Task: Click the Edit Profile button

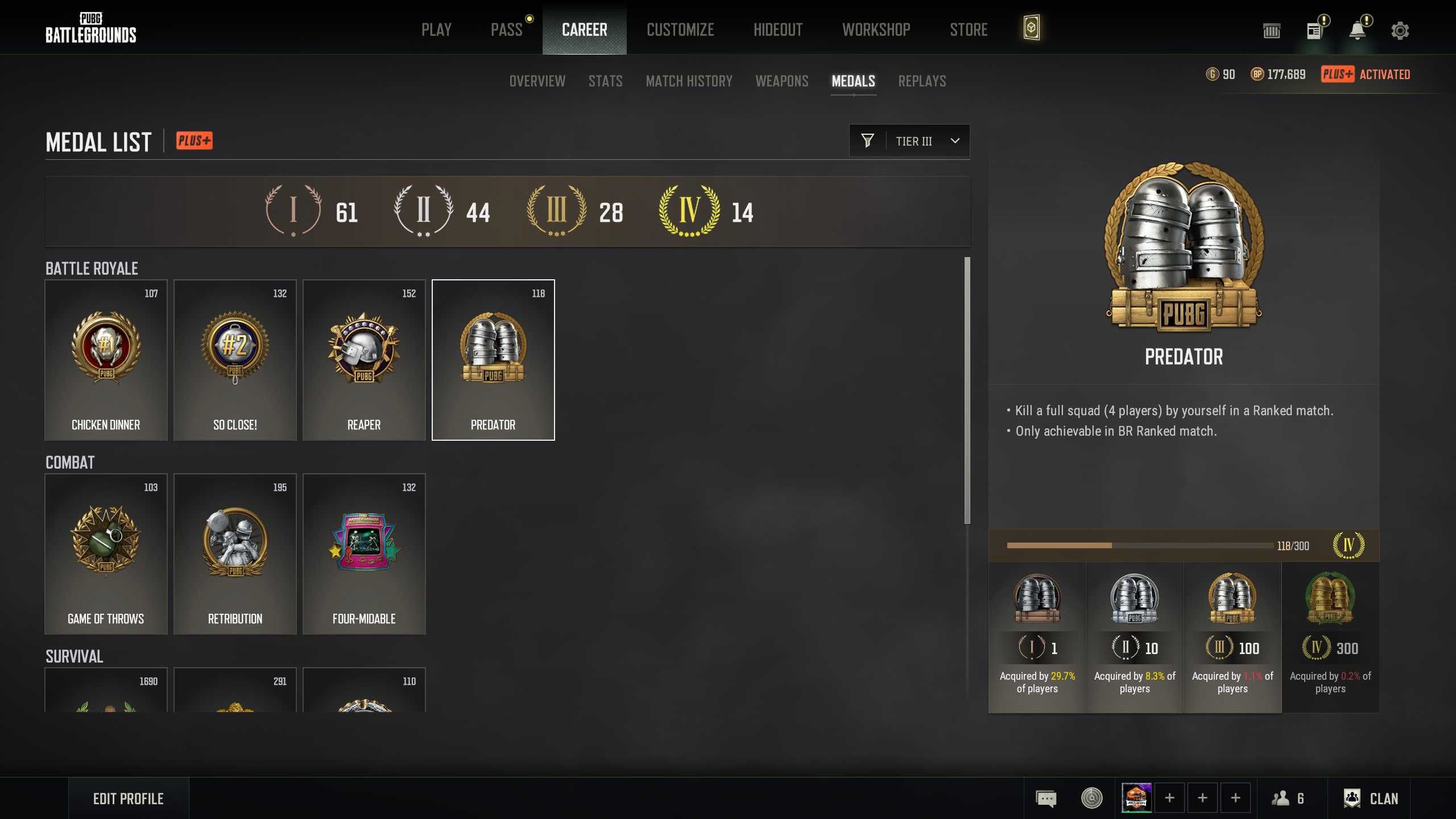Action: click(x=129, y=799)
